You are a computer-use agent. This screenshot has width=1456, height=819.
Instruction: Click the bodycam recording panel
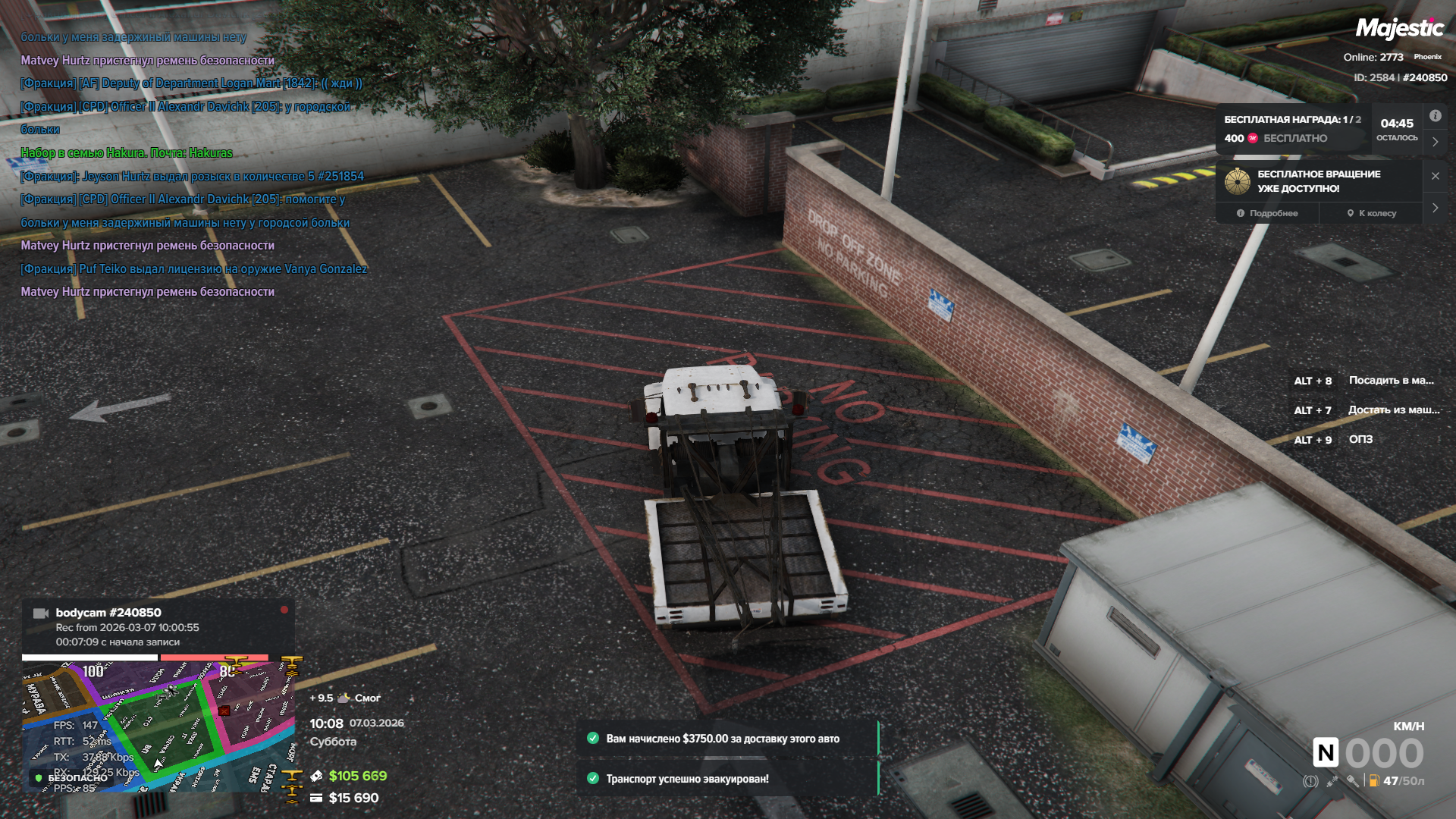[x=158, y=626]
